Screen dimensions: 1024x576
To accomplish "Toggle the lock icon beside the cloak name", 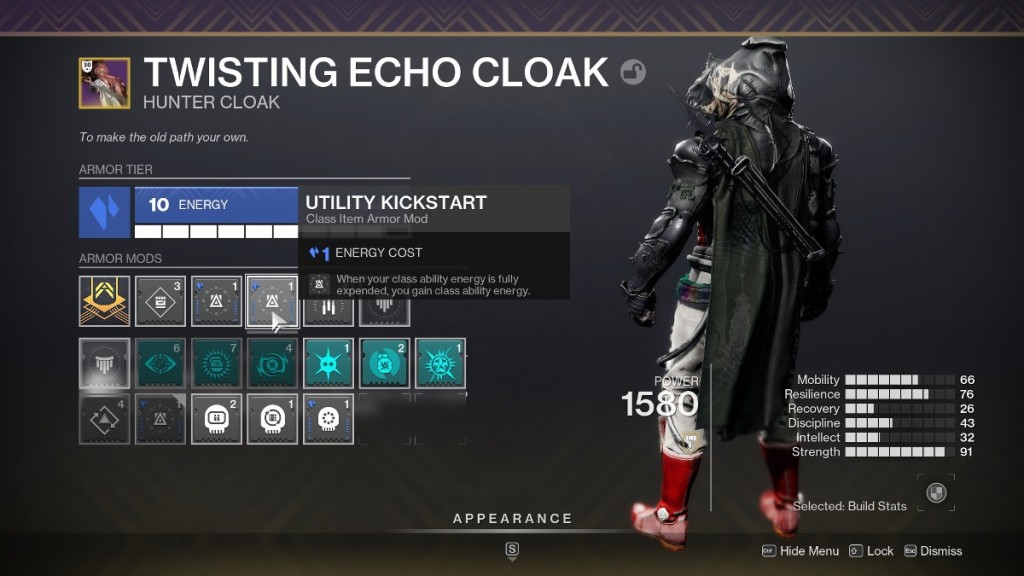I will 633,72.
